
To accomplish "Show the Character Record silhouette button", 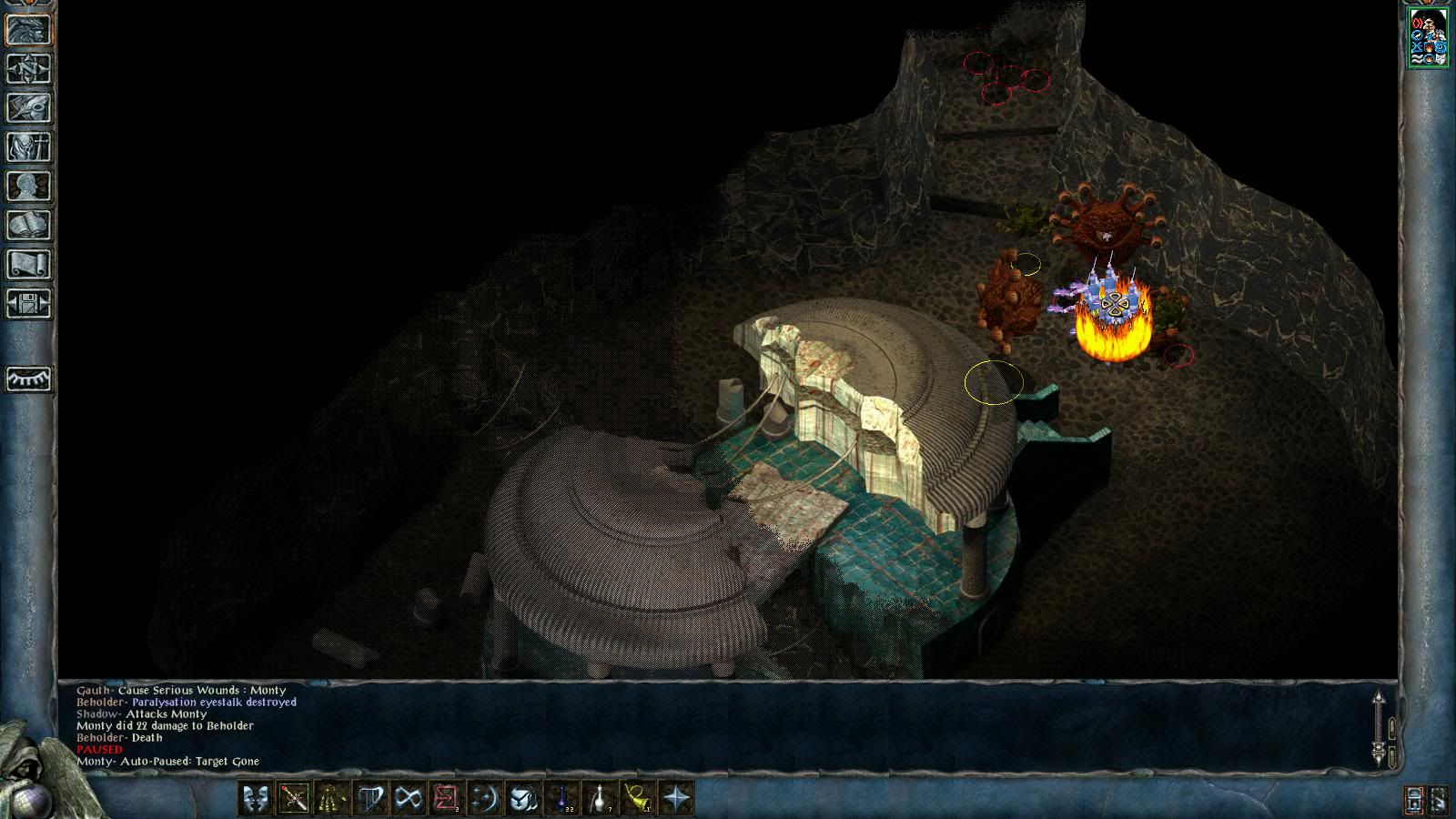I will (x=28, y=186).
